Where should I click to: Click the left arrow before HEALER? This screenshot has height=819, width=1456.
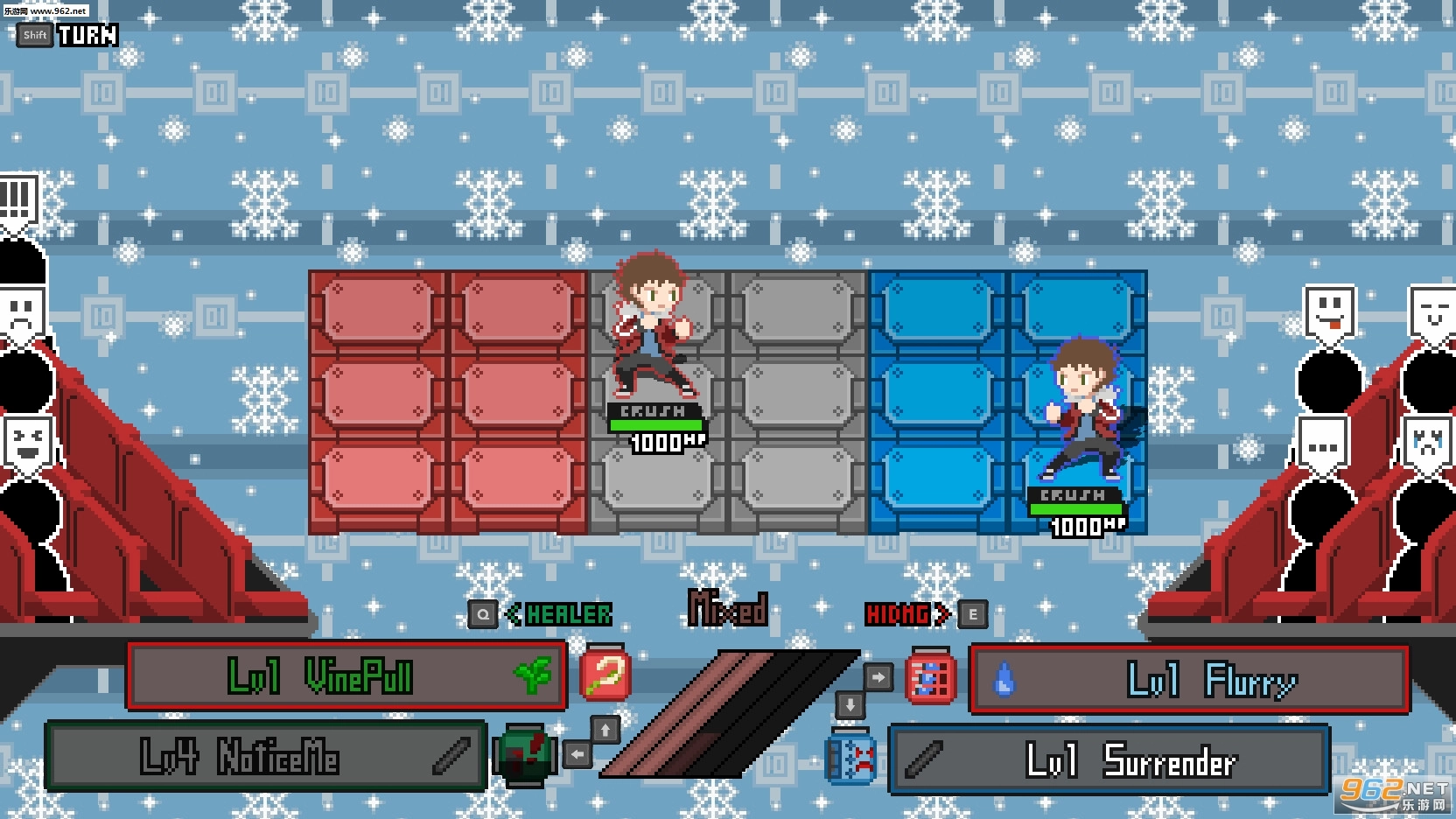coord(513,613)
